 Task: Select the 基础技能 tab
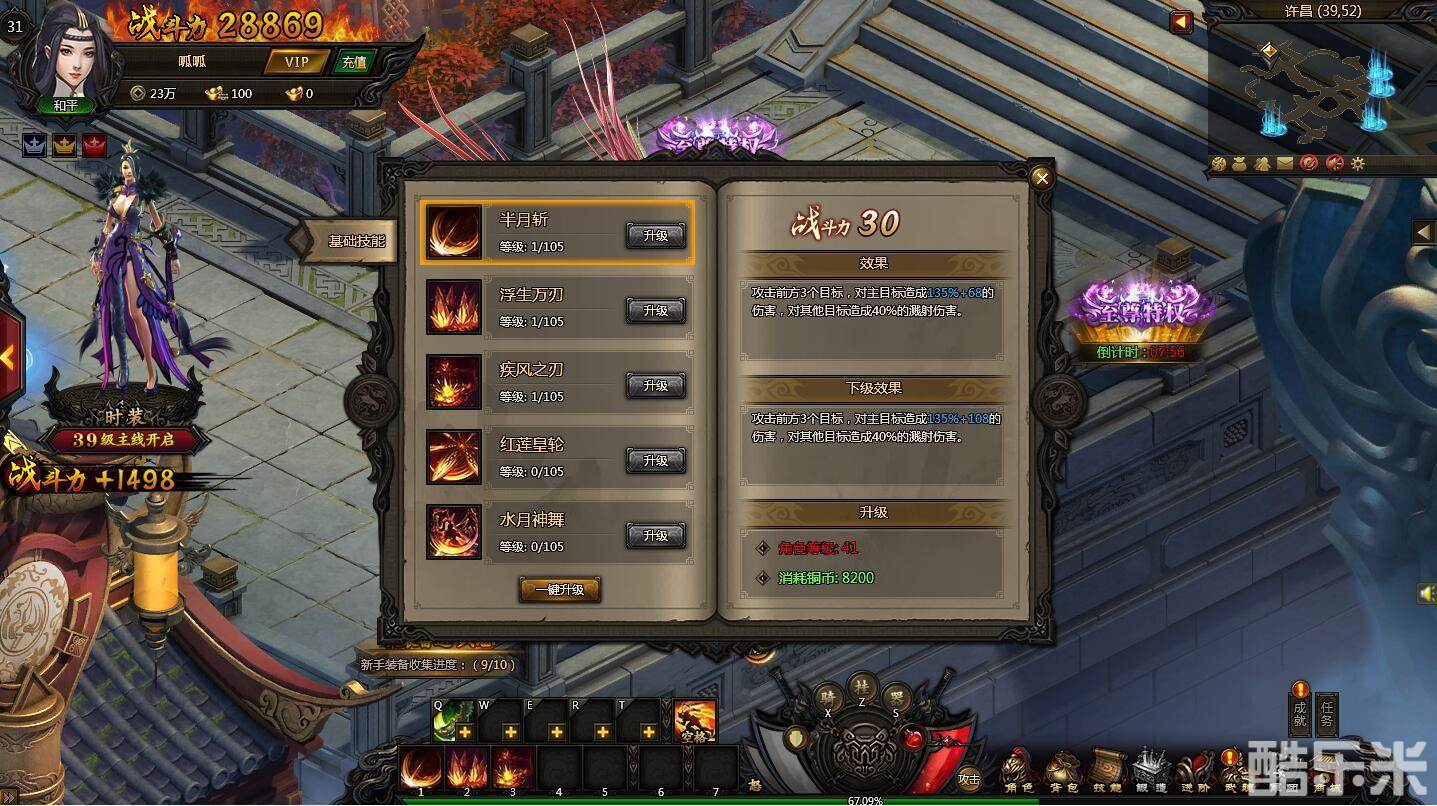(x=355, y=242)
